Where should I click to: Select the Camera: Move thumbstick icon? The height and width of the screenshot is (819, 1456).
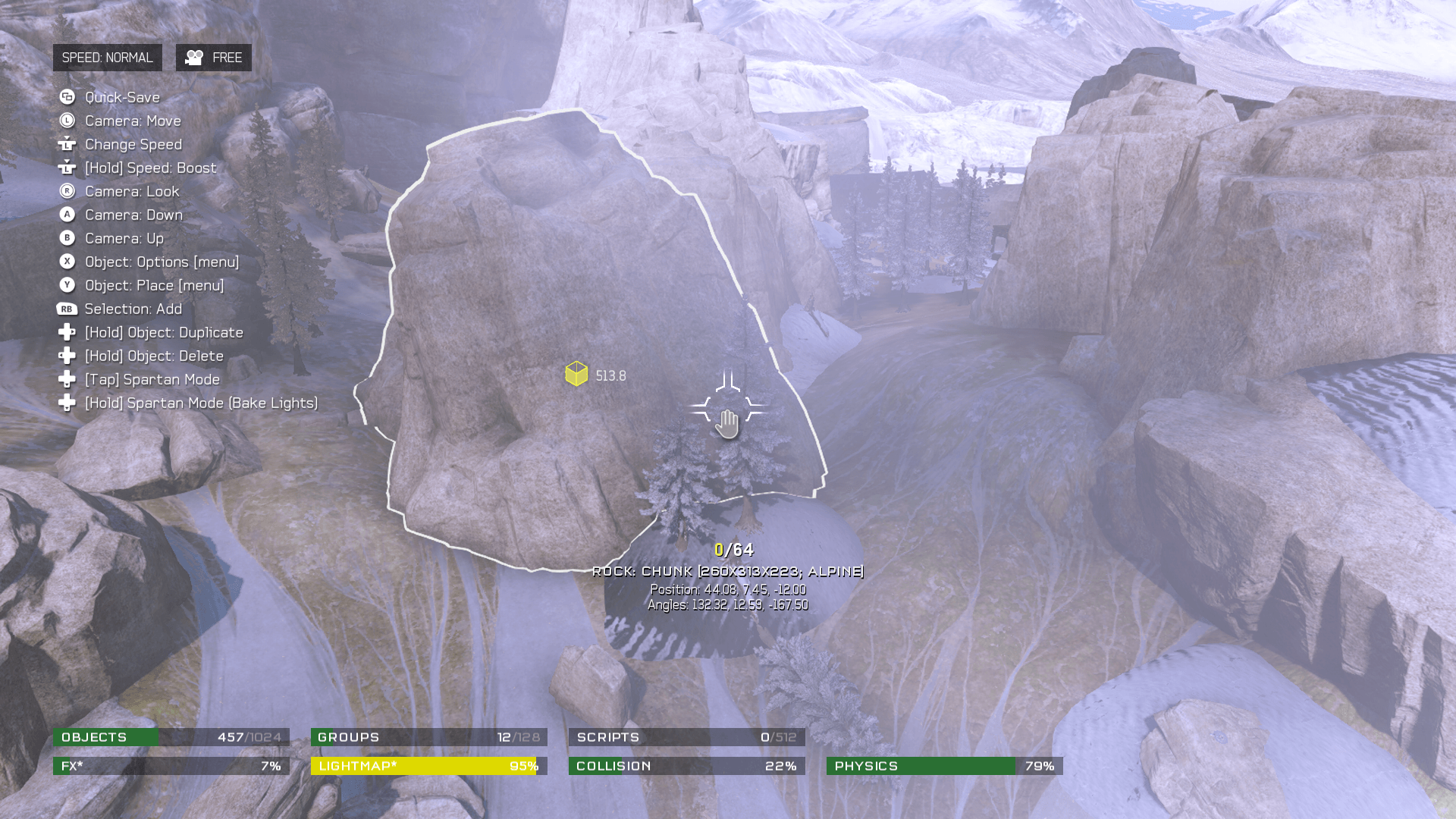pos(67,121)
